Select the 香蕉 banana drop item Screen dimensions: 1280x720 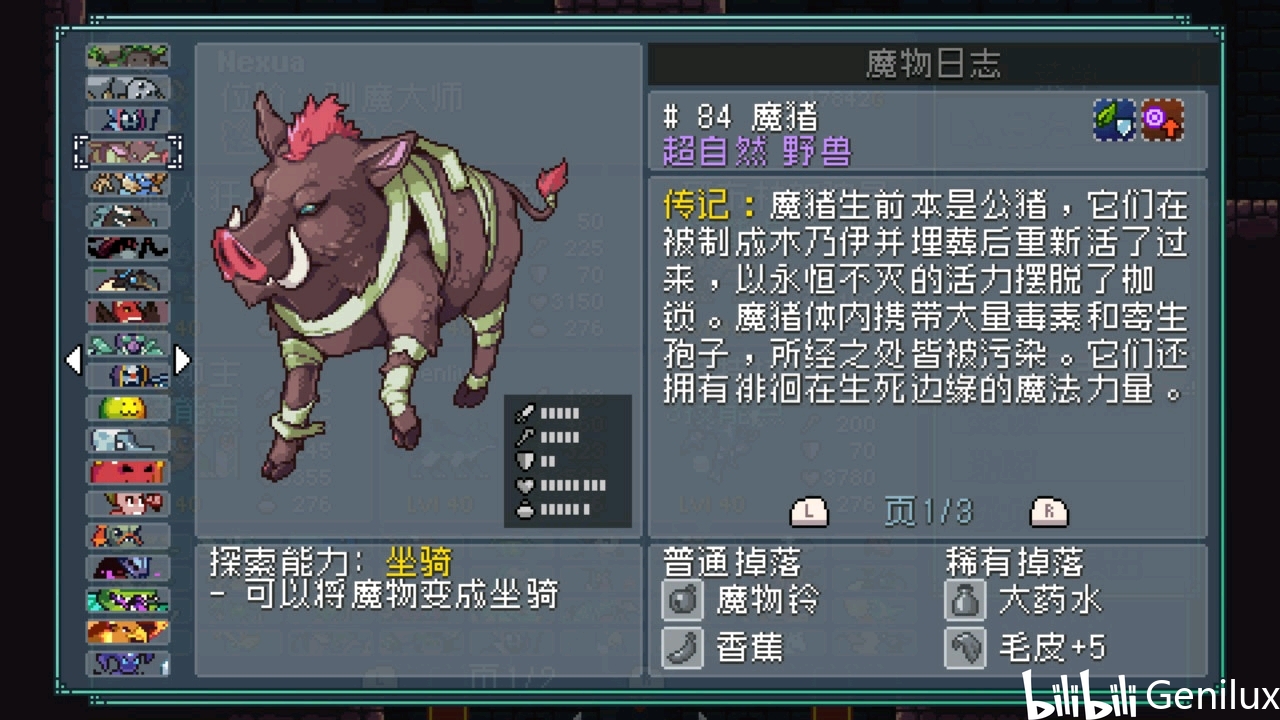tap(733, 648)
